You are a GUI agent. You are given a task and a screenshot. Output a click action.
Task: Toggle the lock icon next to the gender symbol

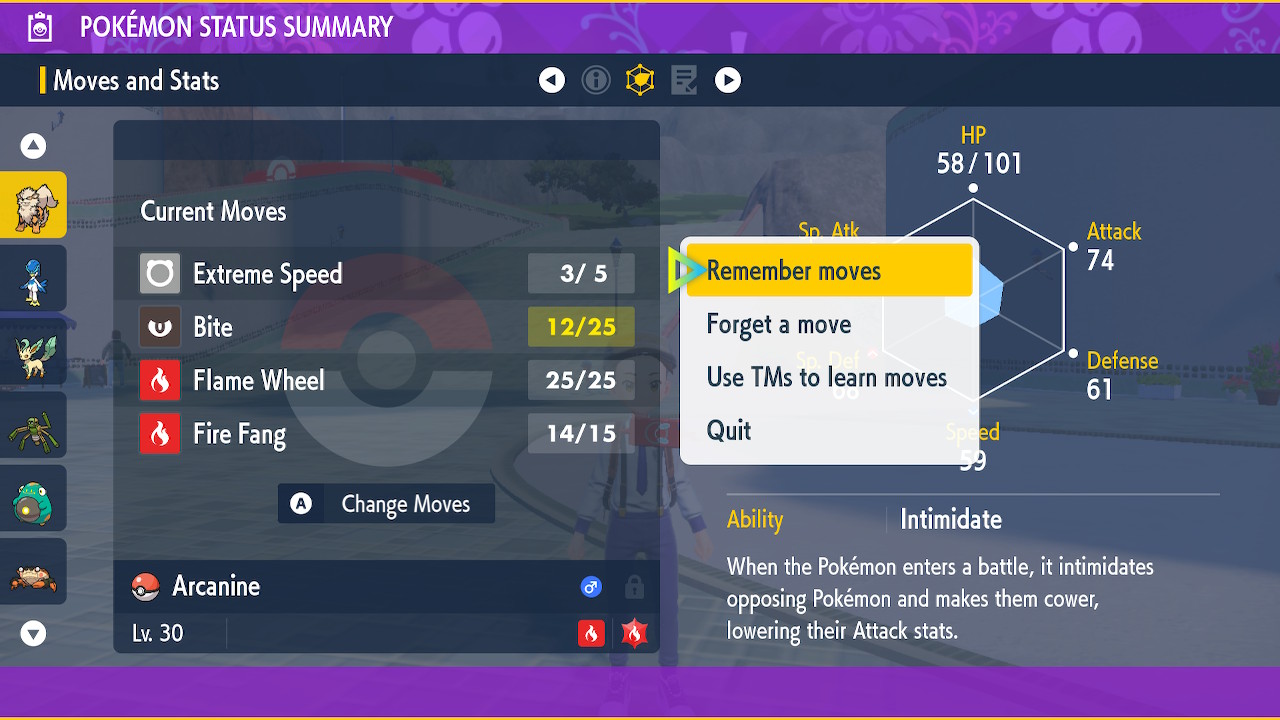[634, 587]
